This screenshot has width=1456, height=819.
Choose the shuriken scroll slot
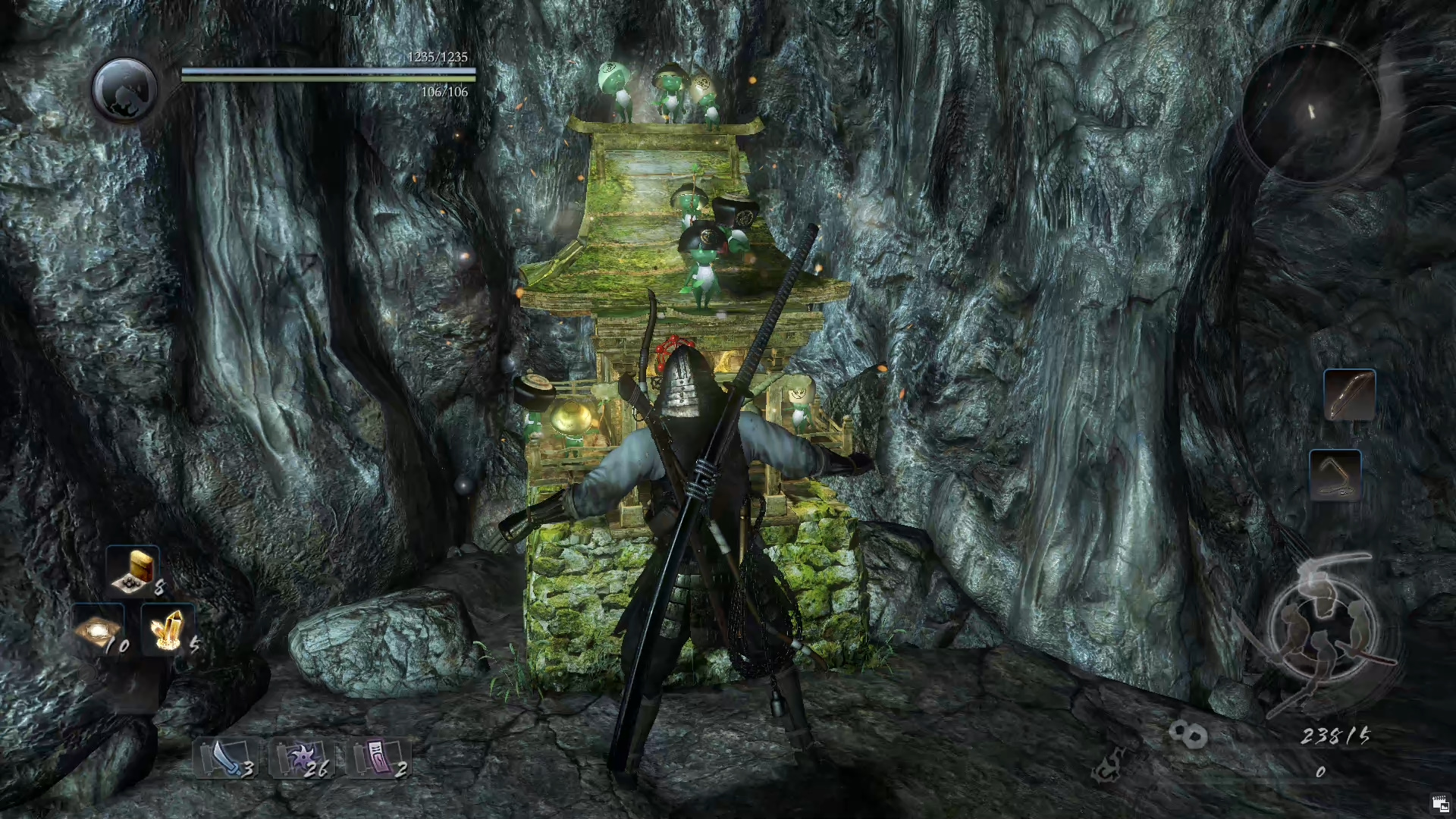click(x=301, y=758)
